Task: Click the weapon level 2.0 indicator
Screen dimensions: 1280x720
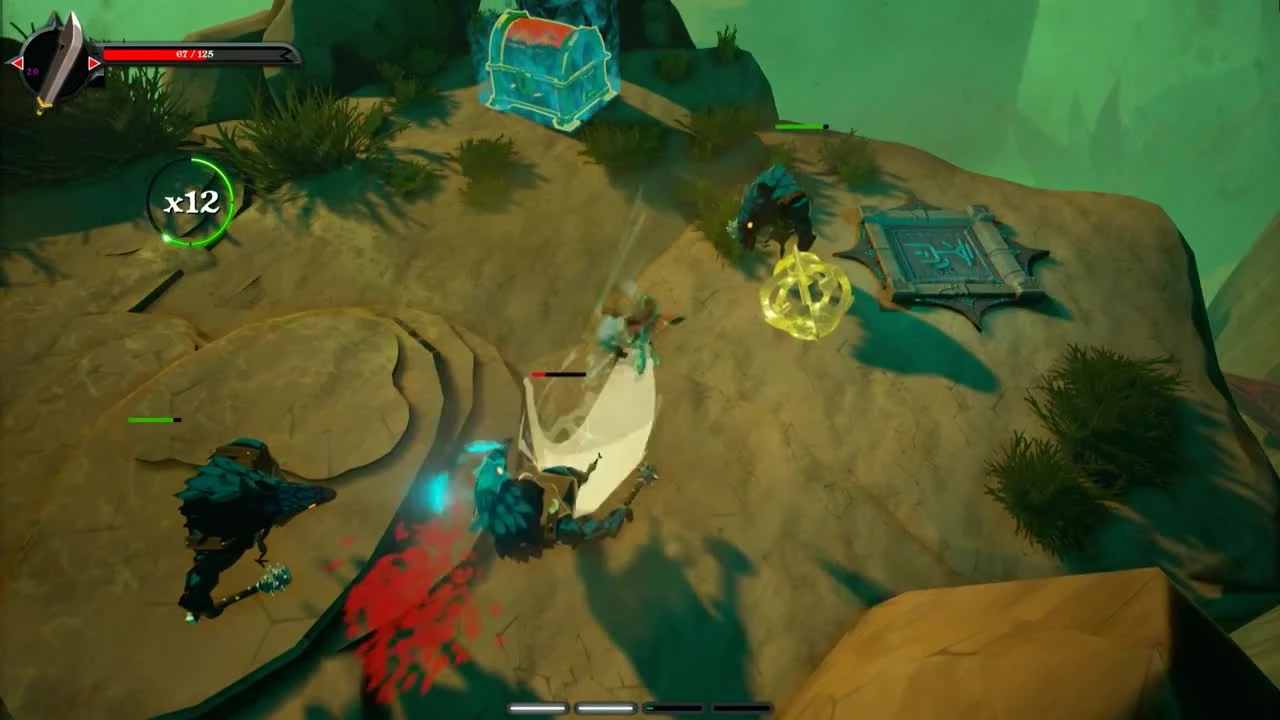Action: (30, 71)
